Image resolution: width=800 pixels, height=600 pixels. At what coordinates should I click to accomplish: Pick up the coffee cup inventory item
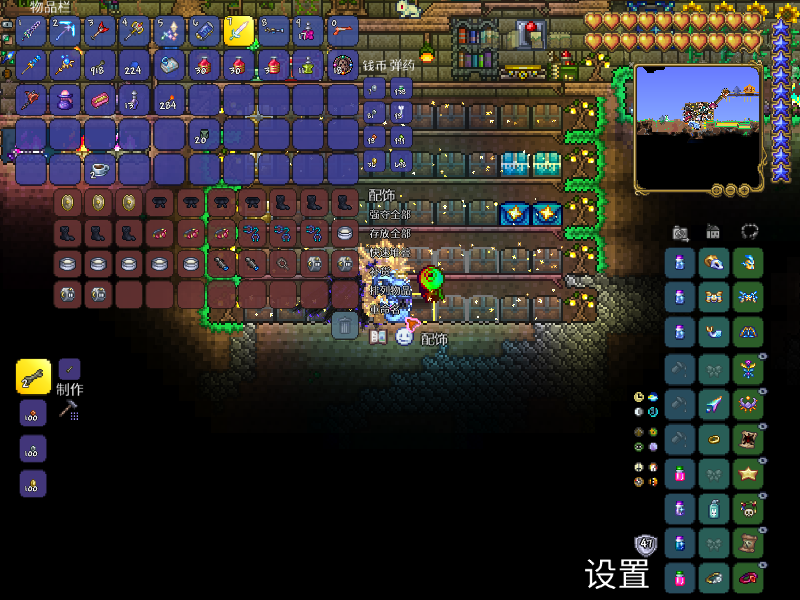100,168
